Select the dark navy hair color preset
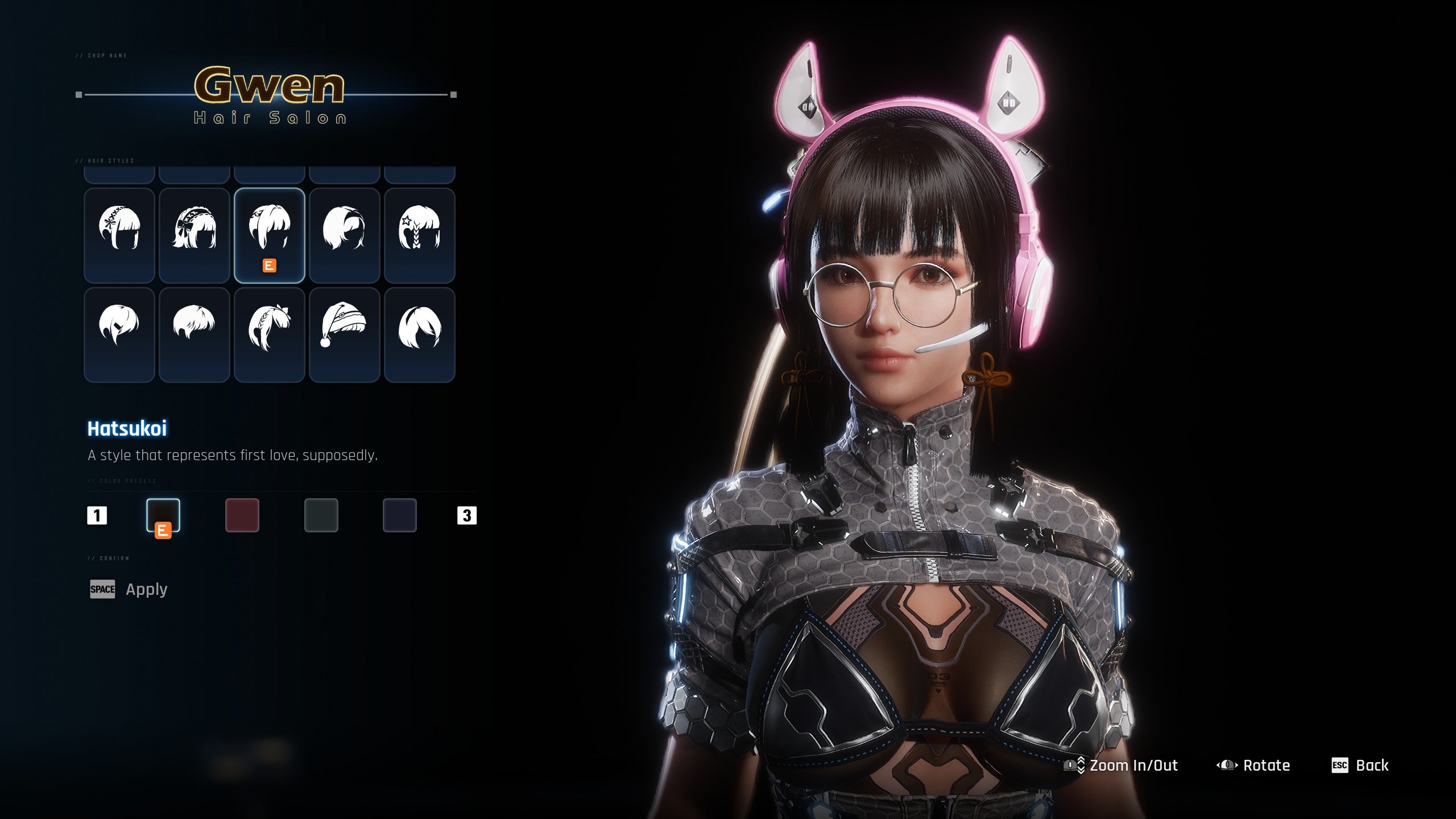The image size is (1456, 819). [400, 515]
